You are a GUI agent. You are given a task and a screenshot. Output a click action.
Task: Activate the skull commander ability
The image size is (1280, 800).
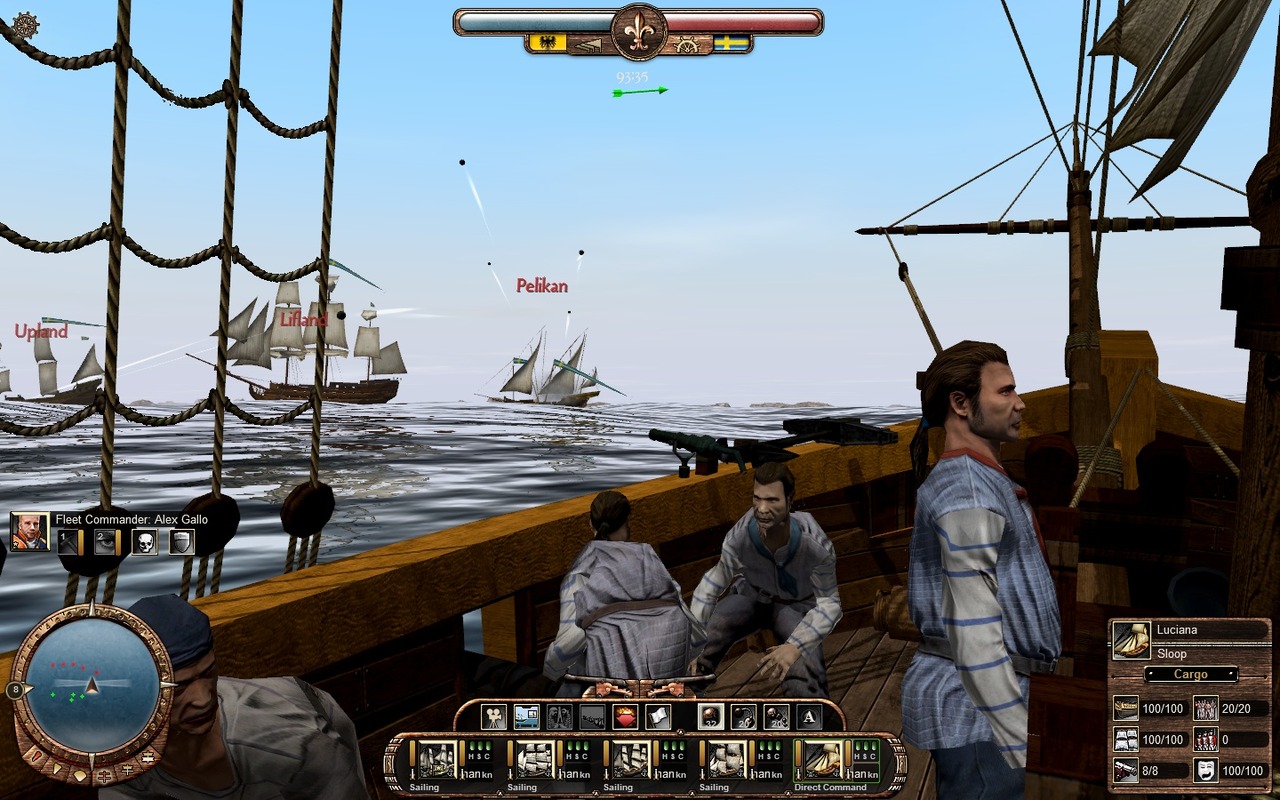click(x=144, y=542)
